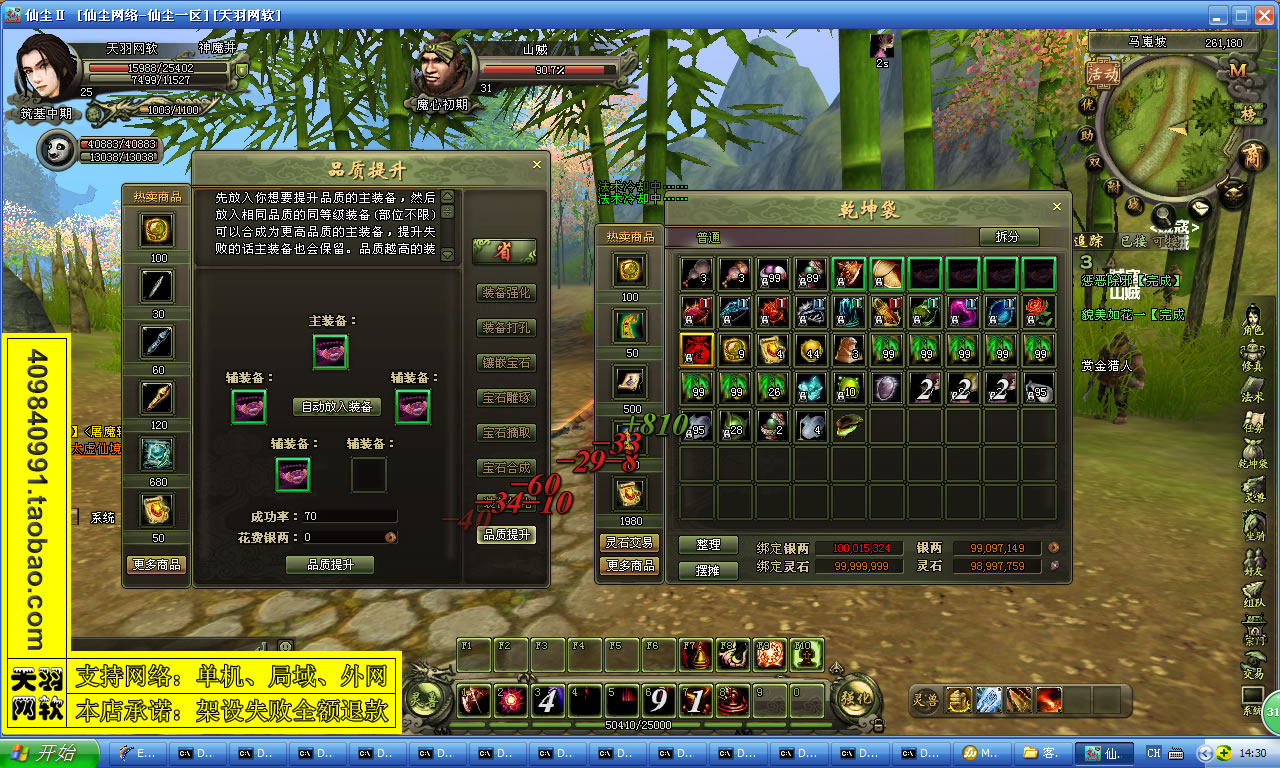The width and height of the screenshot is (1280, 768).
Task: Select the red rose item in the bag
Action: point(1039,311)
